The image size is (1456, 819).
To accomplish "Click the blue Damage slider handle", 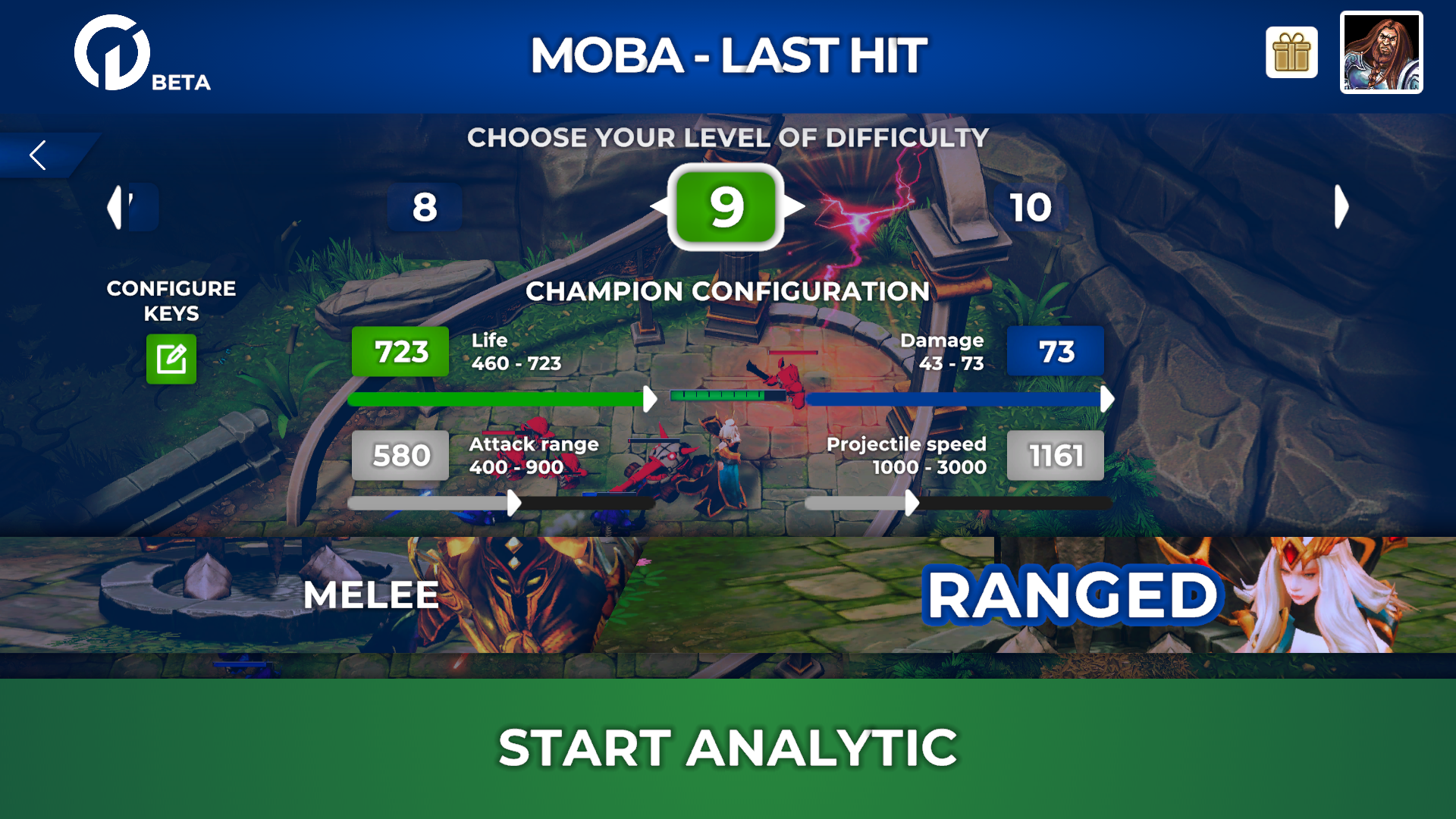I will coord(1106,399).
